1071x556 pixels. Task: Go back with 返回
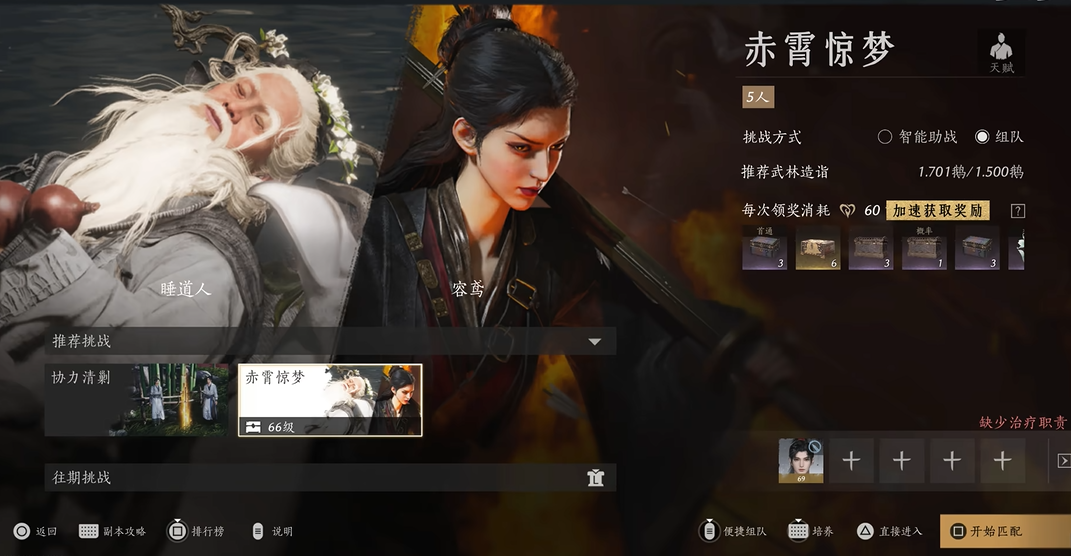point(35,531)
